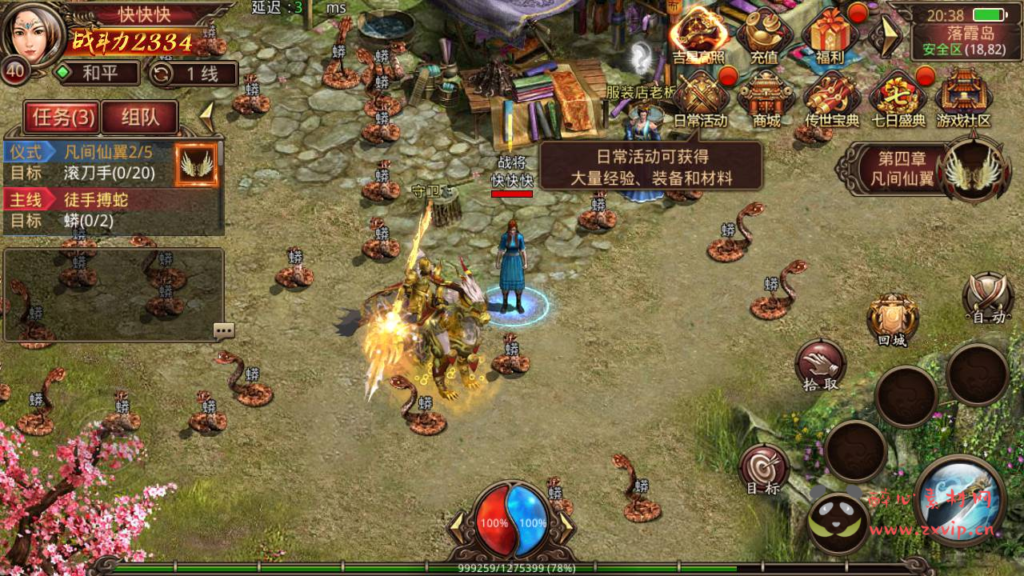Collapse the quest panel with arrow

click(x=207, y=113)
